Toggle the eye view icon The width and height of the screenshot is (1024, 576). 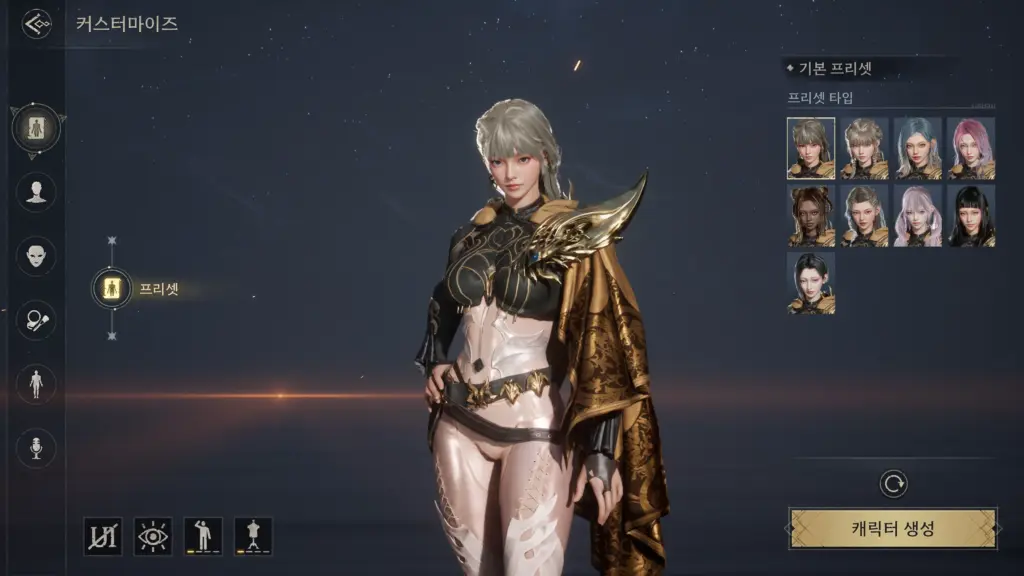pyautogui.click(x=153, y=536)
